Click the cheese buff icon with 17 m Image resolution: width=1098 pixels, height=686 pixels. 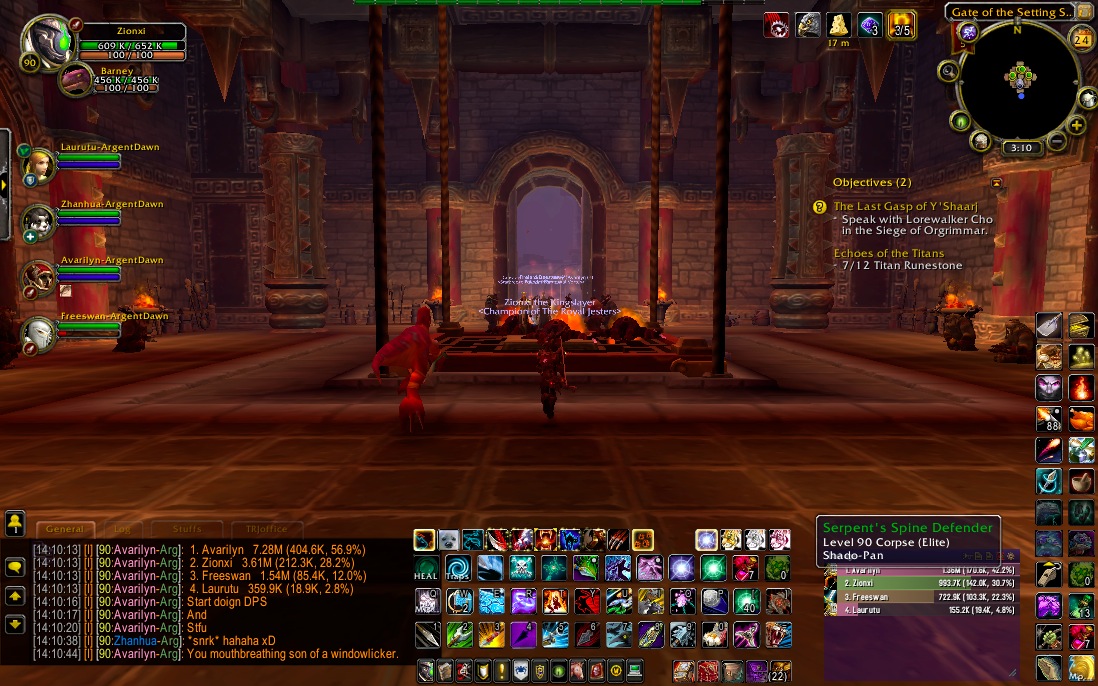pyautogui.click(x=838, y=26)
